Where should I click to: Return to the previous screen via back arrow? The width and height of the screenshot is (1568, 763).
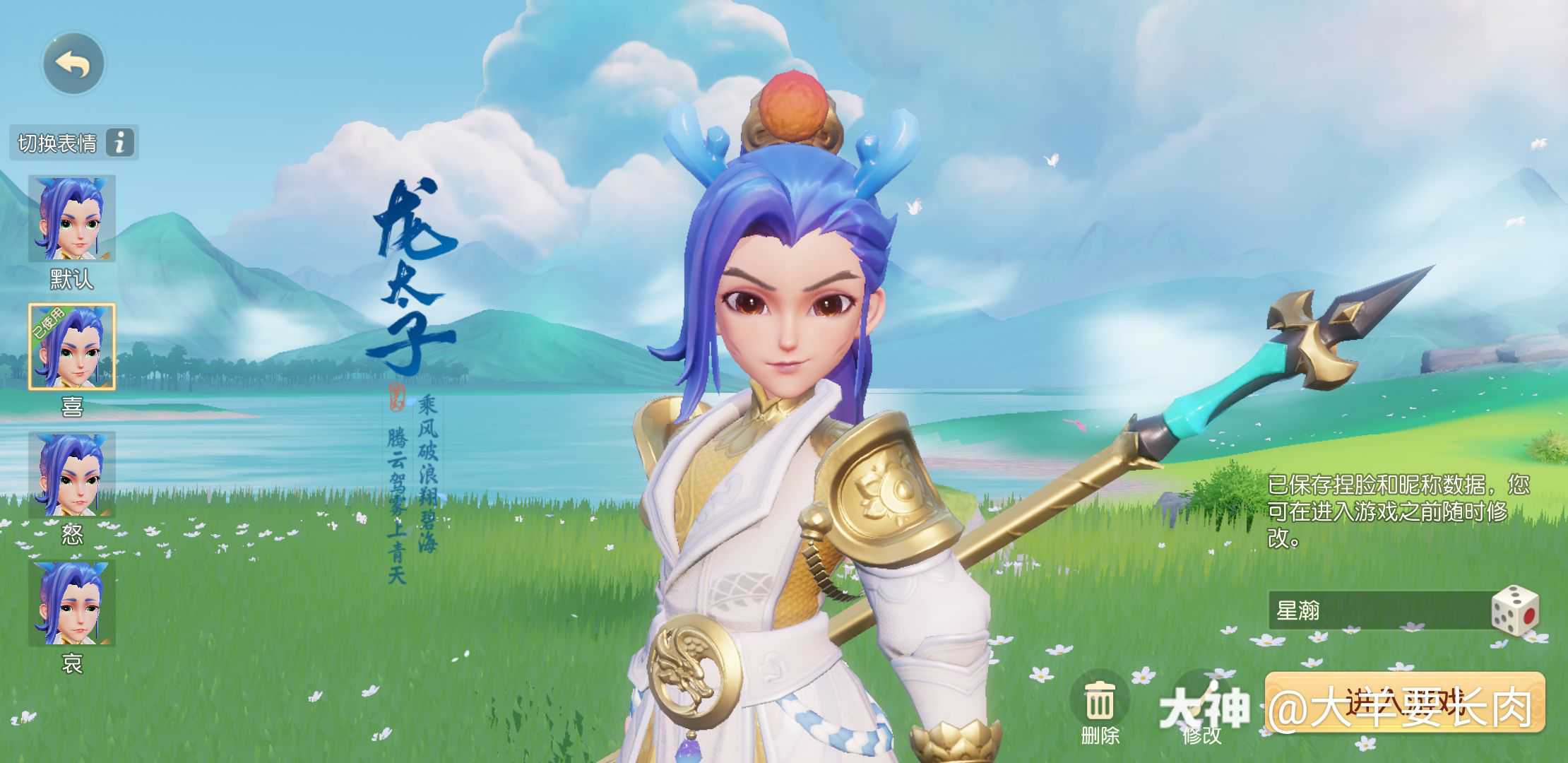(73, 64)
